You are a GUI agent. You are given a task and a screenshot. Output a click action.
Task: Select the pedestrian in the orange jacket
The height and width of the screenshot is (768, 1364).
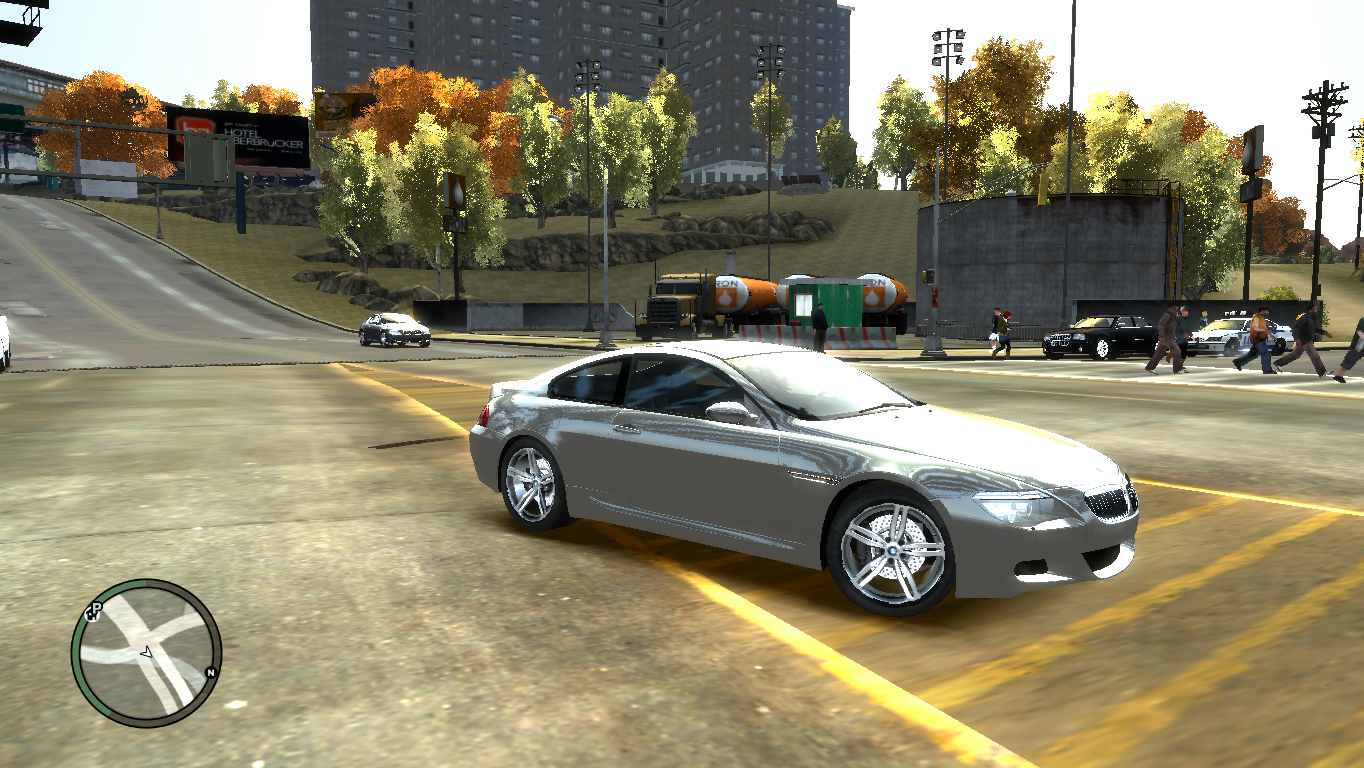pos(1258,330)
